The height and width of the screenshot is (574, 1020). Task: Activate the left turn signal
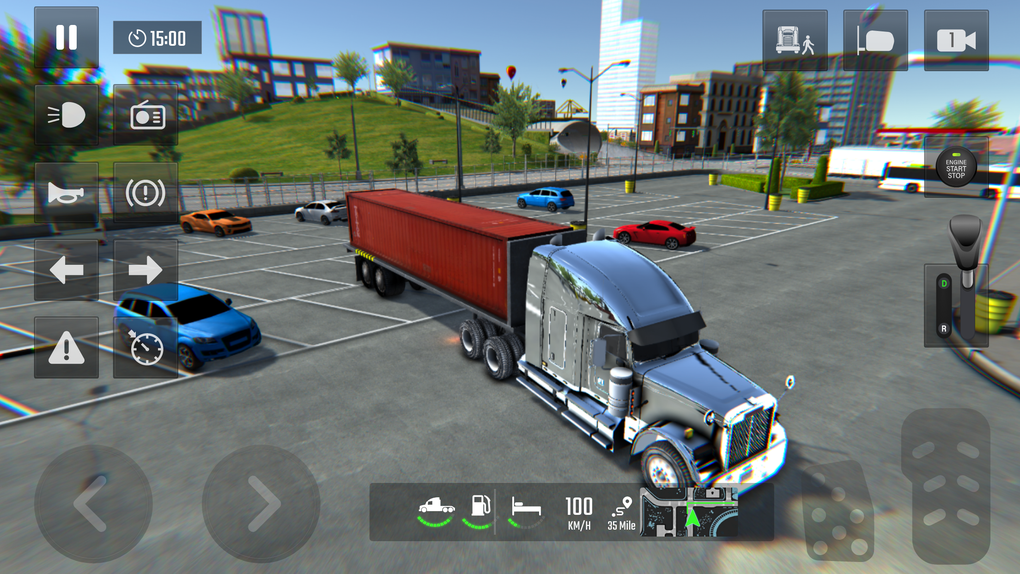point(66,270)
